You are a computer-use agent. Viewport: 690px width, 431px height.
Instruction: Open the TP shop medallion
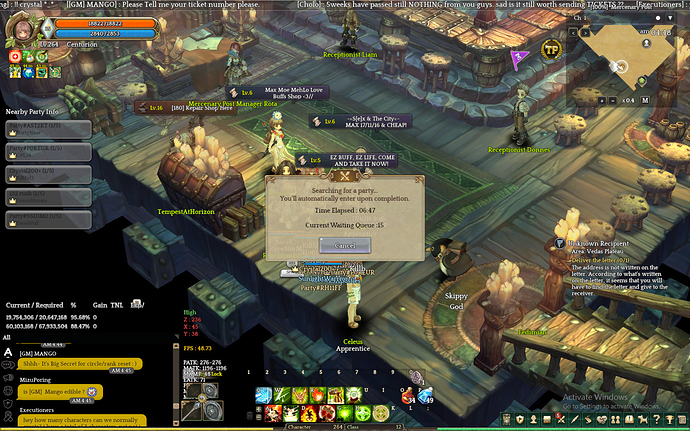pyautogui.click(x=550, y=50)
